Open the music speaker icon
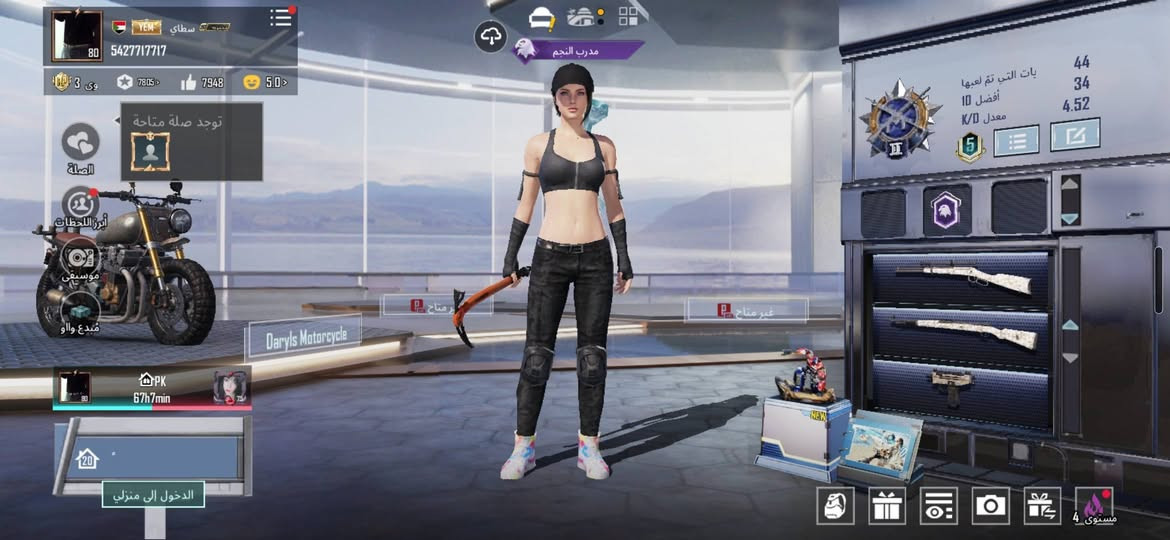This screenshot has height=540, width=1170. tap(80, 256)
